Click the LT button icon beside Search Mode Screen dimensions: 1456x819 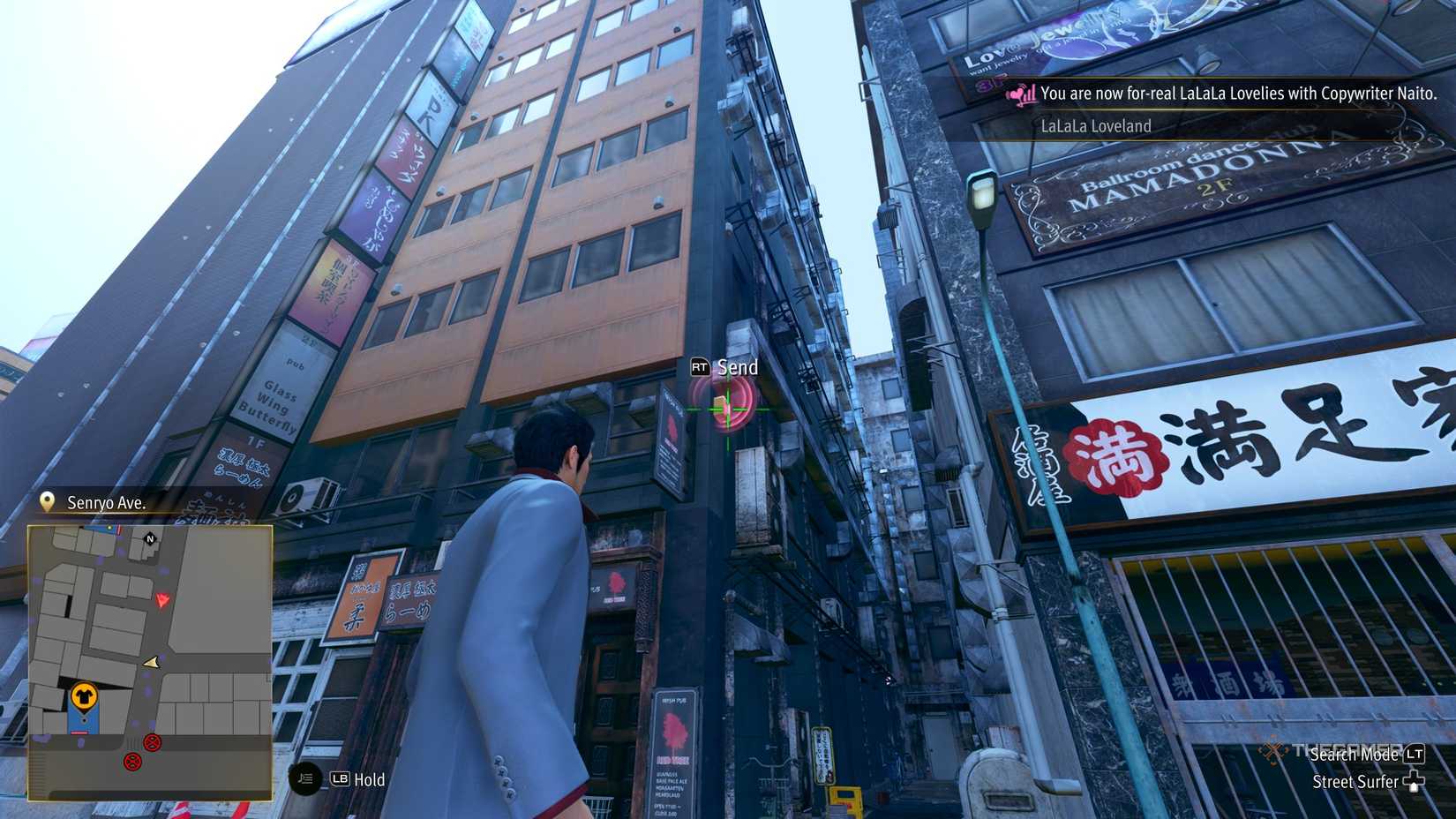1415,755
